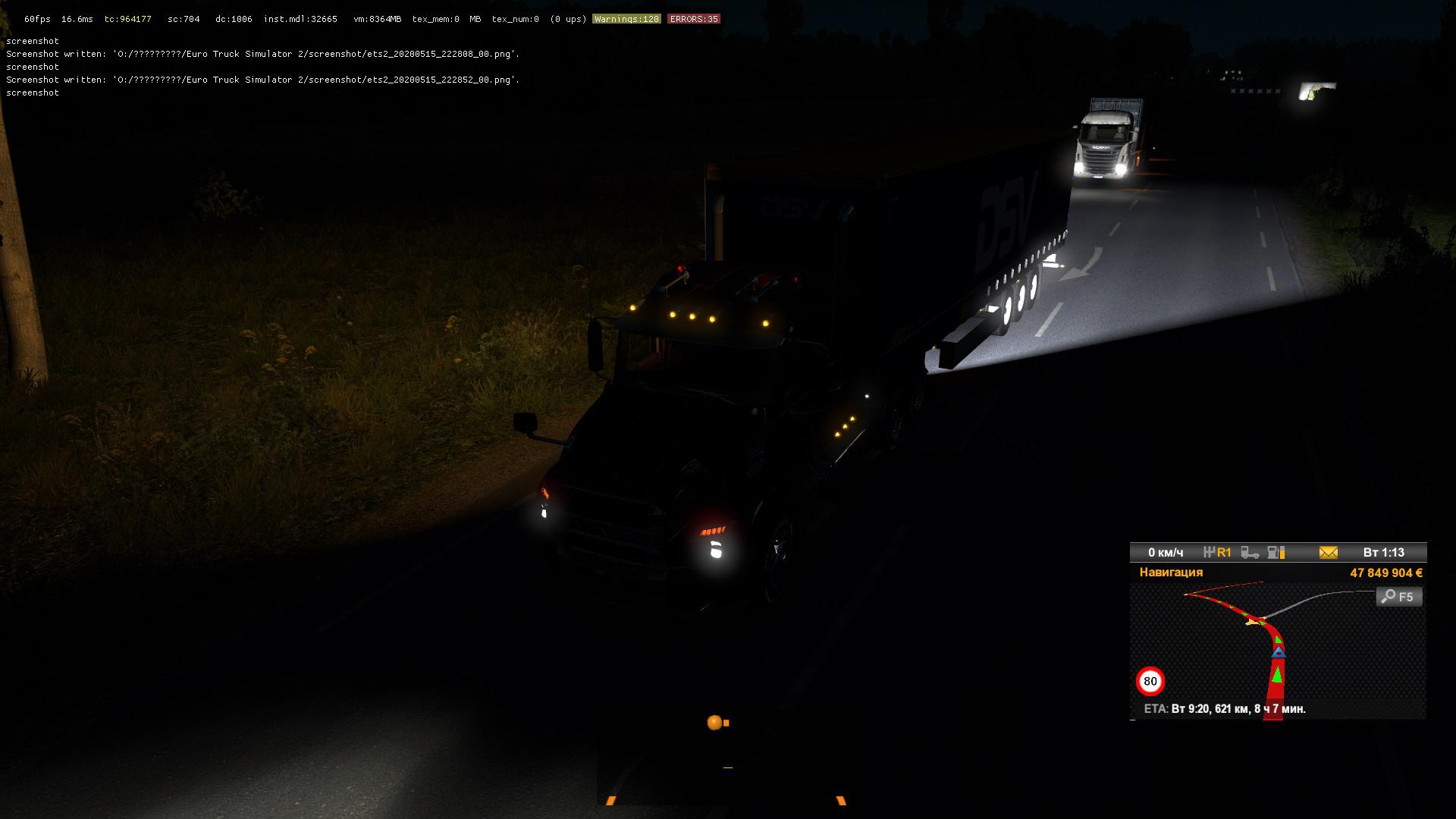Open the yellow mail envelope icon
Viewport: 1456px width, 819px height.
[1328, 553]
